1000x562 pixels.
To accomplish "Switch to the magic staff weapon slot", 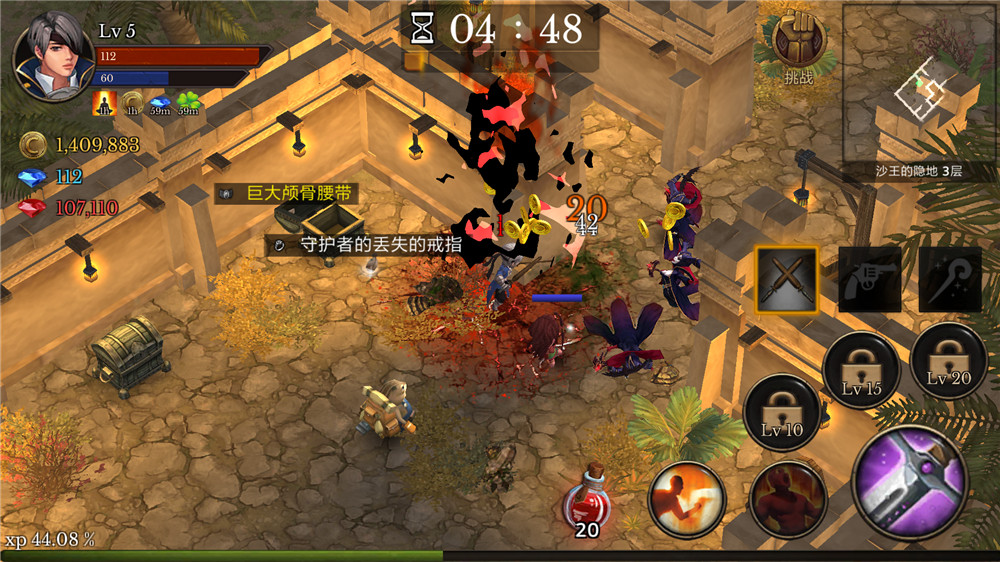I will [950, 279].
